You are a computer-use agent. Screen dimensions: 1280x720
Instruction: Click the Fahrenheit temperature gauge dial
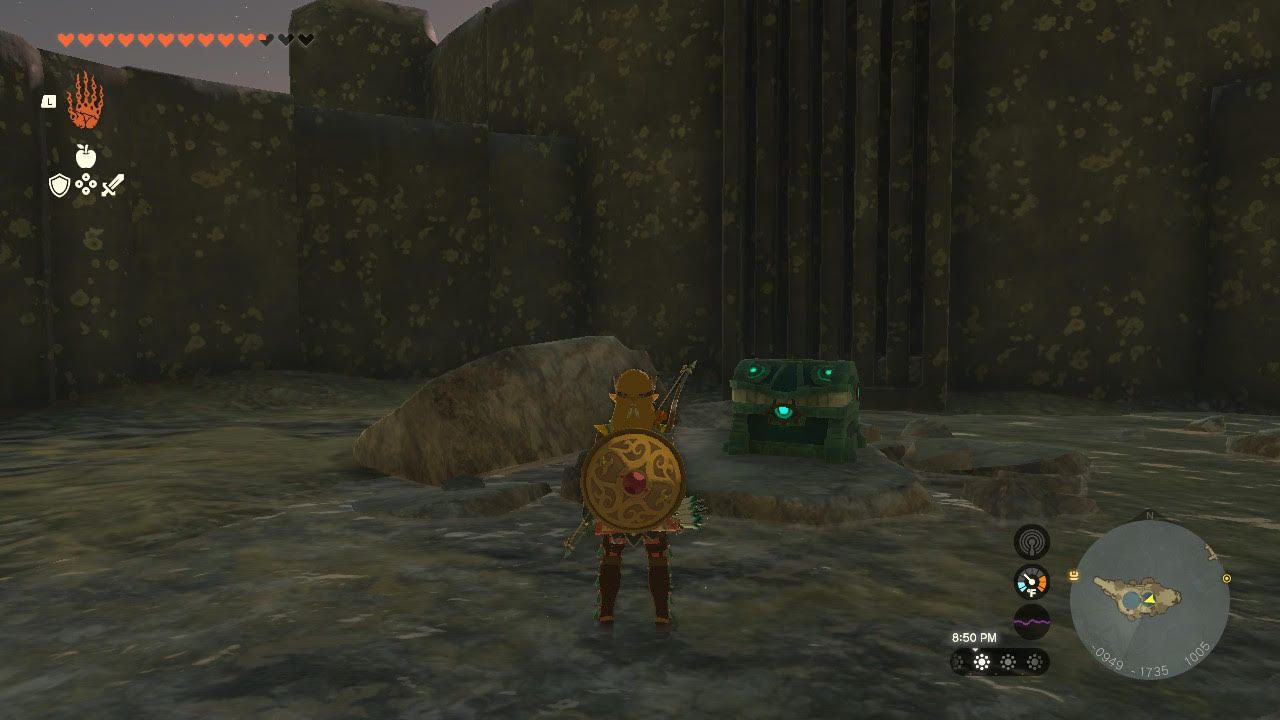[x=1031, y=581]
